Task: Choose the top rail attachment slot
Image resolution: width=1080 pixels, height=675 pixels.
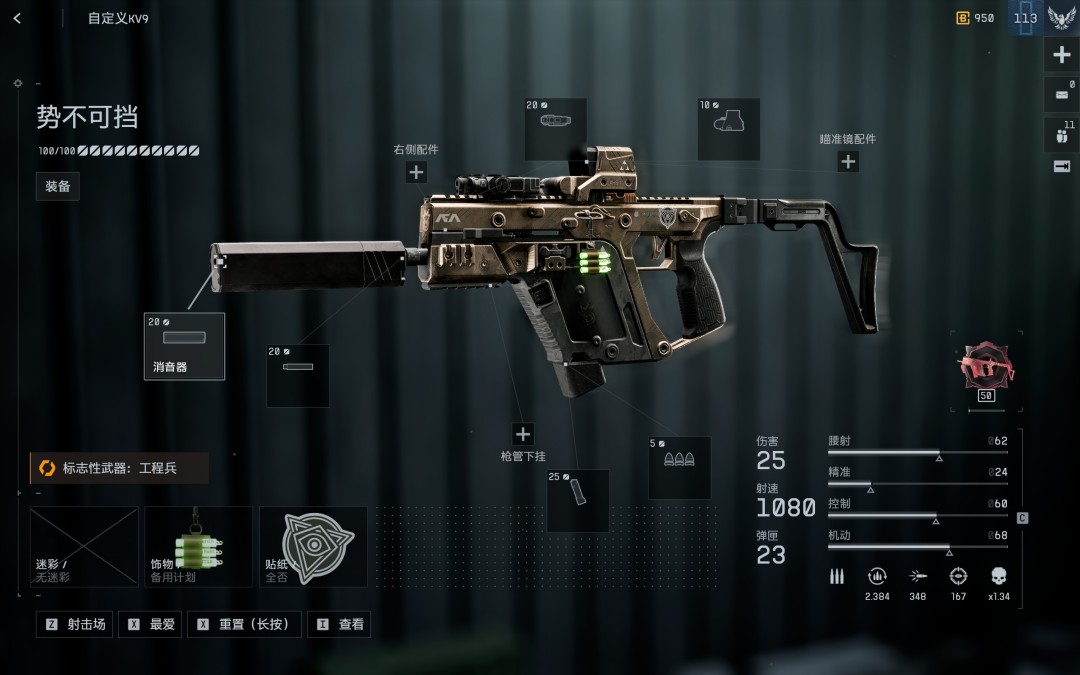Action: [555, 129]
